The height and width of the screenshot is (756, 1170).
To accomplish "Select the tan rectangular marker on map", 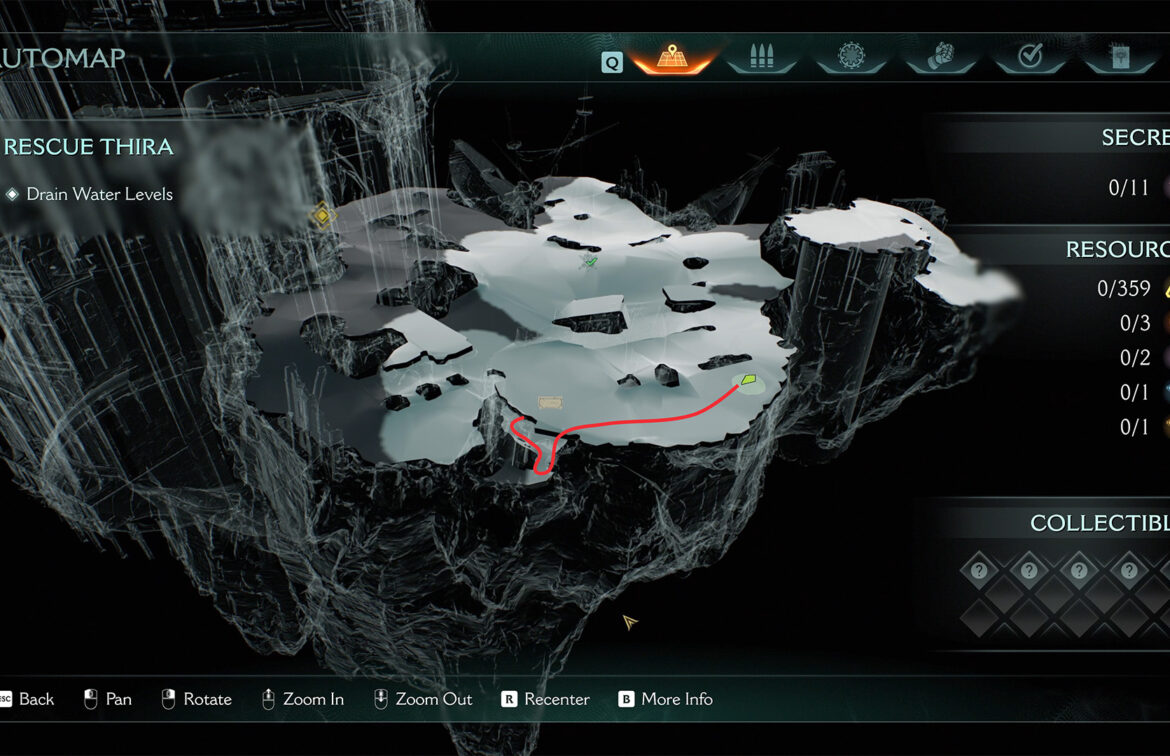I will 550,402.
